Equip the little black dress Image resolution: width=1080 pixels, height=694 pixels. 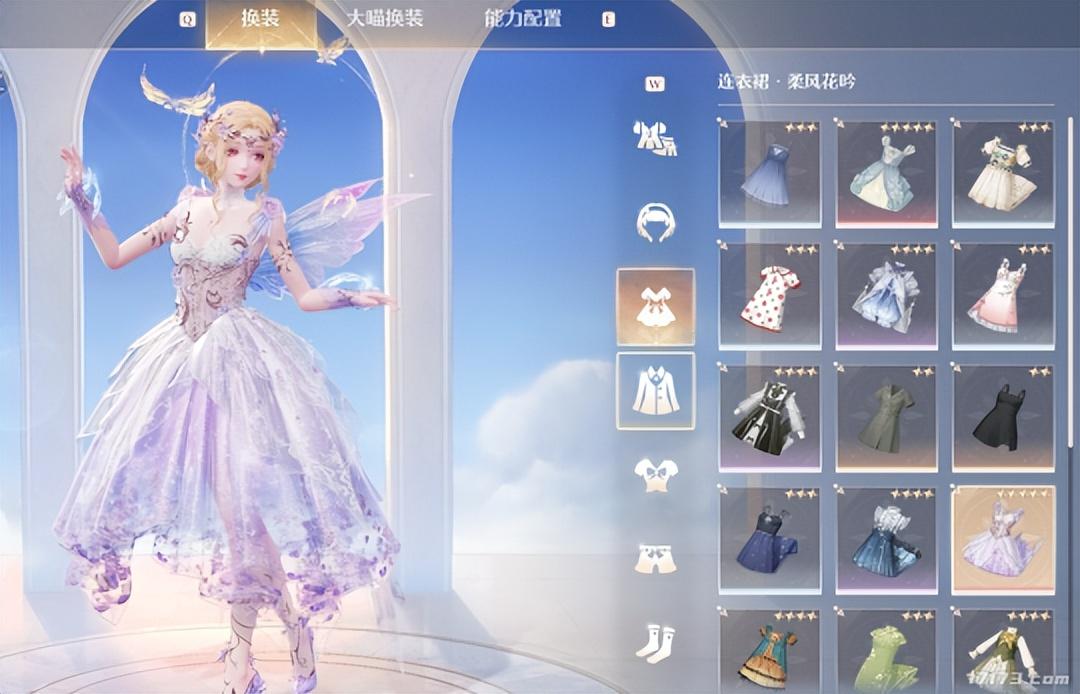[1003, 418]
